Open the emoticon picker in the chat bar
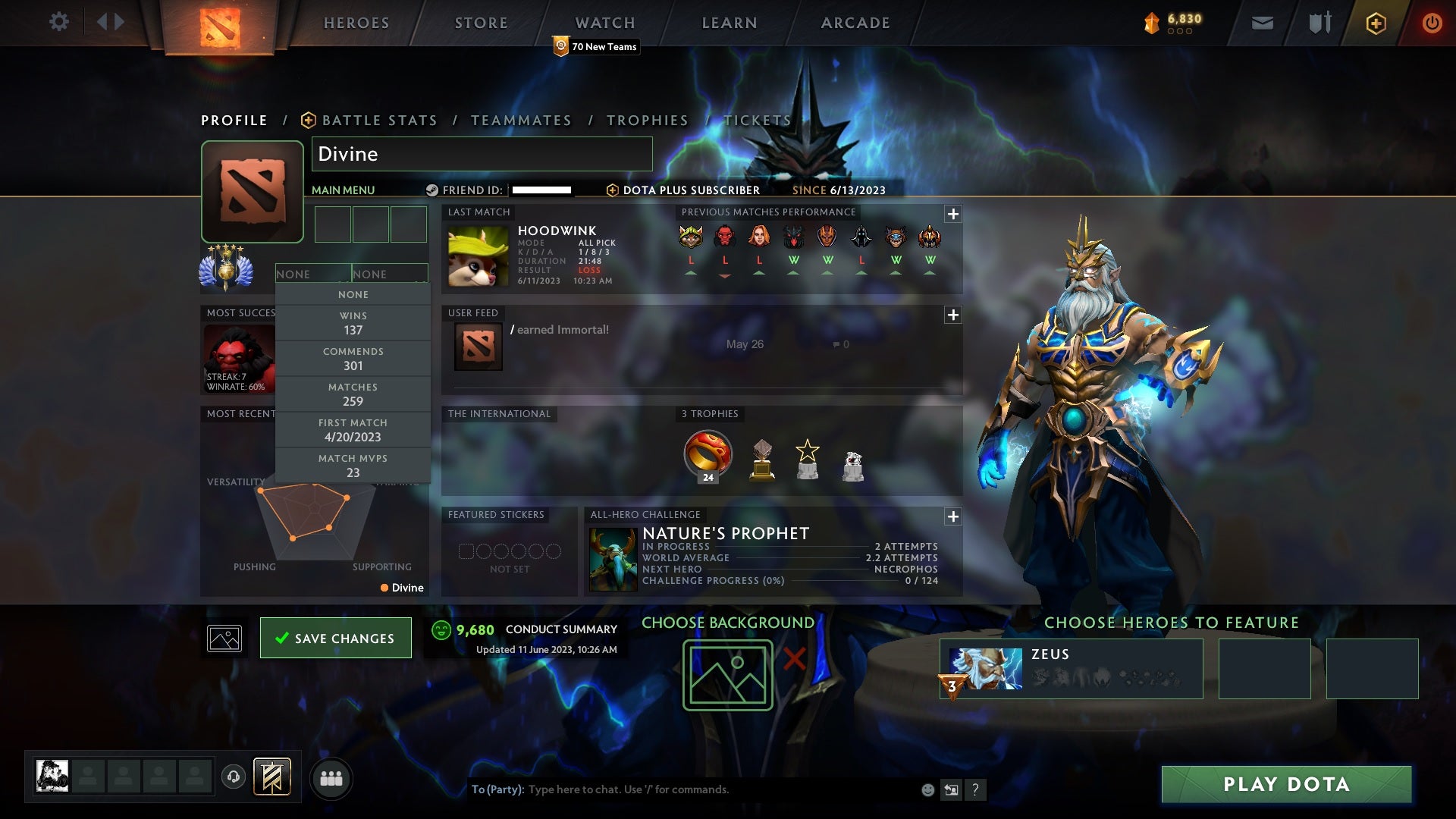This screenshot has width=1456, height=819. coord(927,789)
